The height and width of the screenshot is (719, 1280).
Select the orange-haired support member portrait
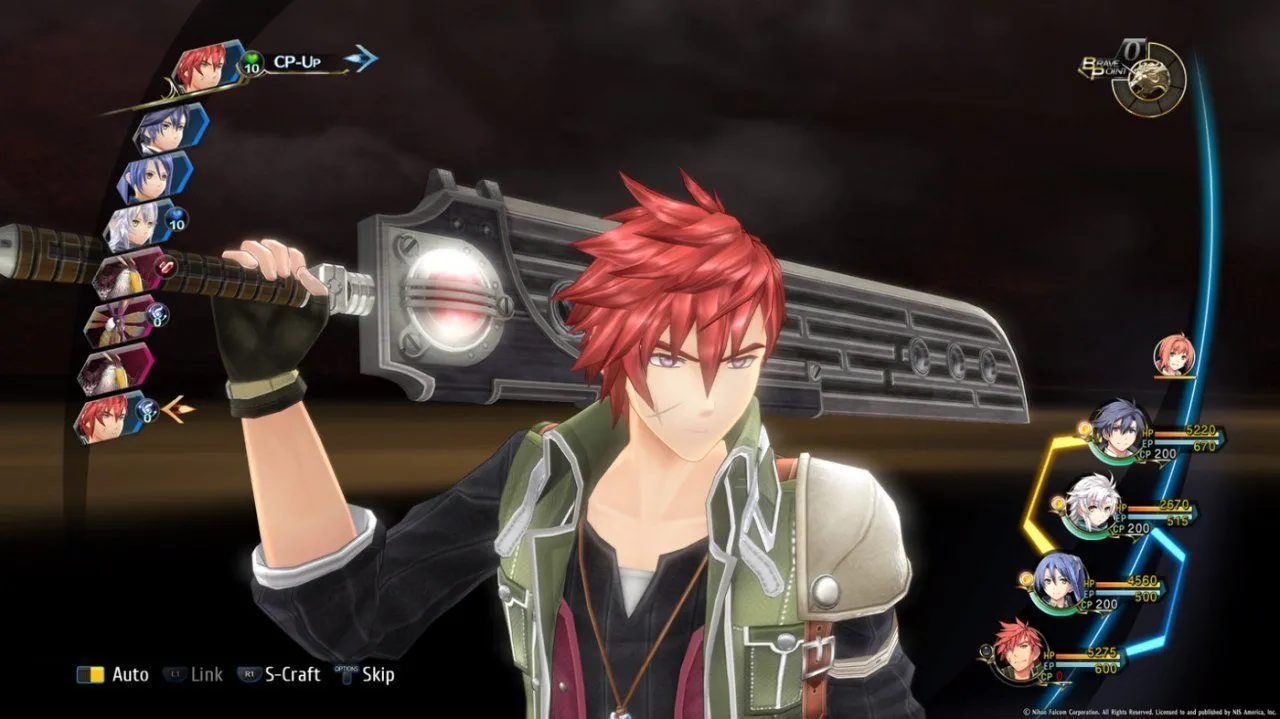tap(1174, 355)
